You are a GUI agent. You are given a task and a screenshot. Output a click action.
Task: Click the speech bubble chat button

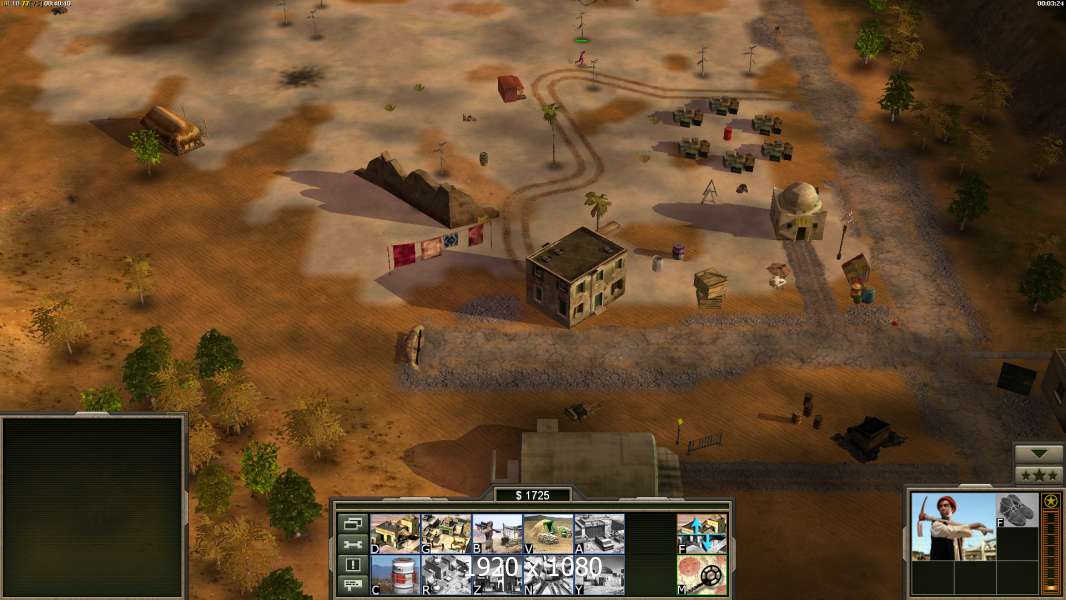[x=352, y=586]
